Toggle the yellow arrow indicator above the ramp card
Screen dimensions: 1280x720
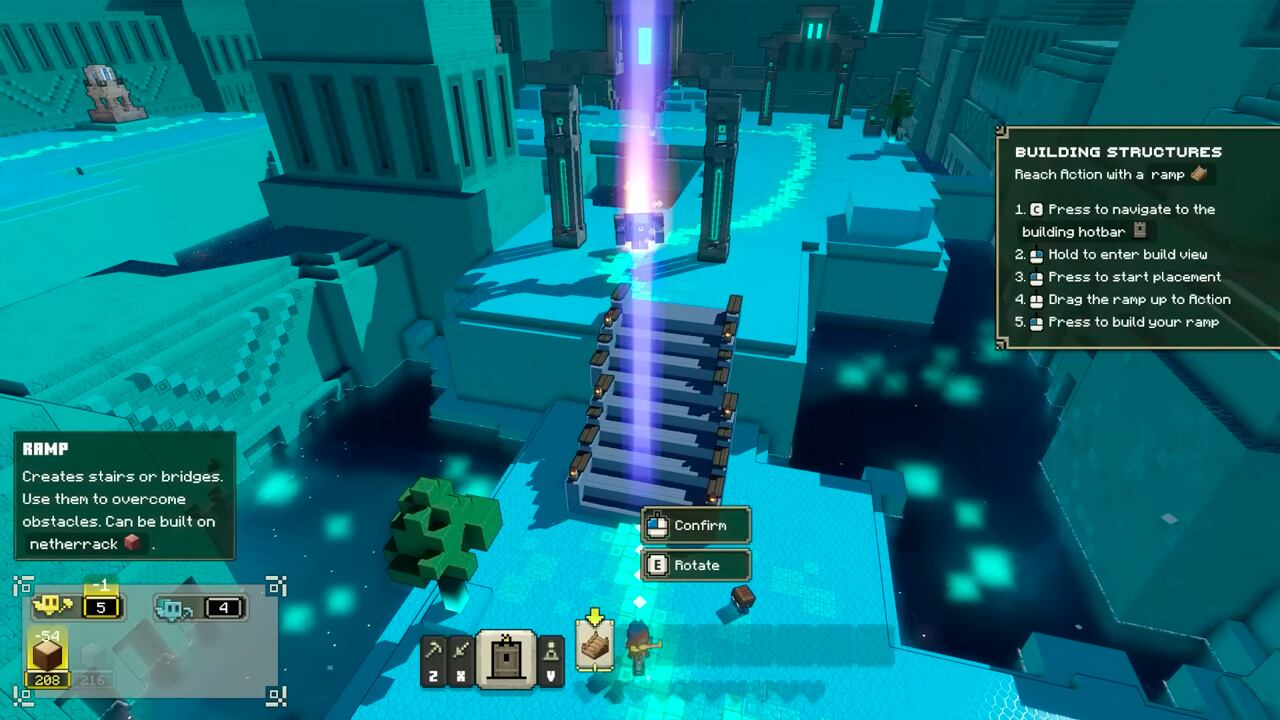tap(593, 615)
